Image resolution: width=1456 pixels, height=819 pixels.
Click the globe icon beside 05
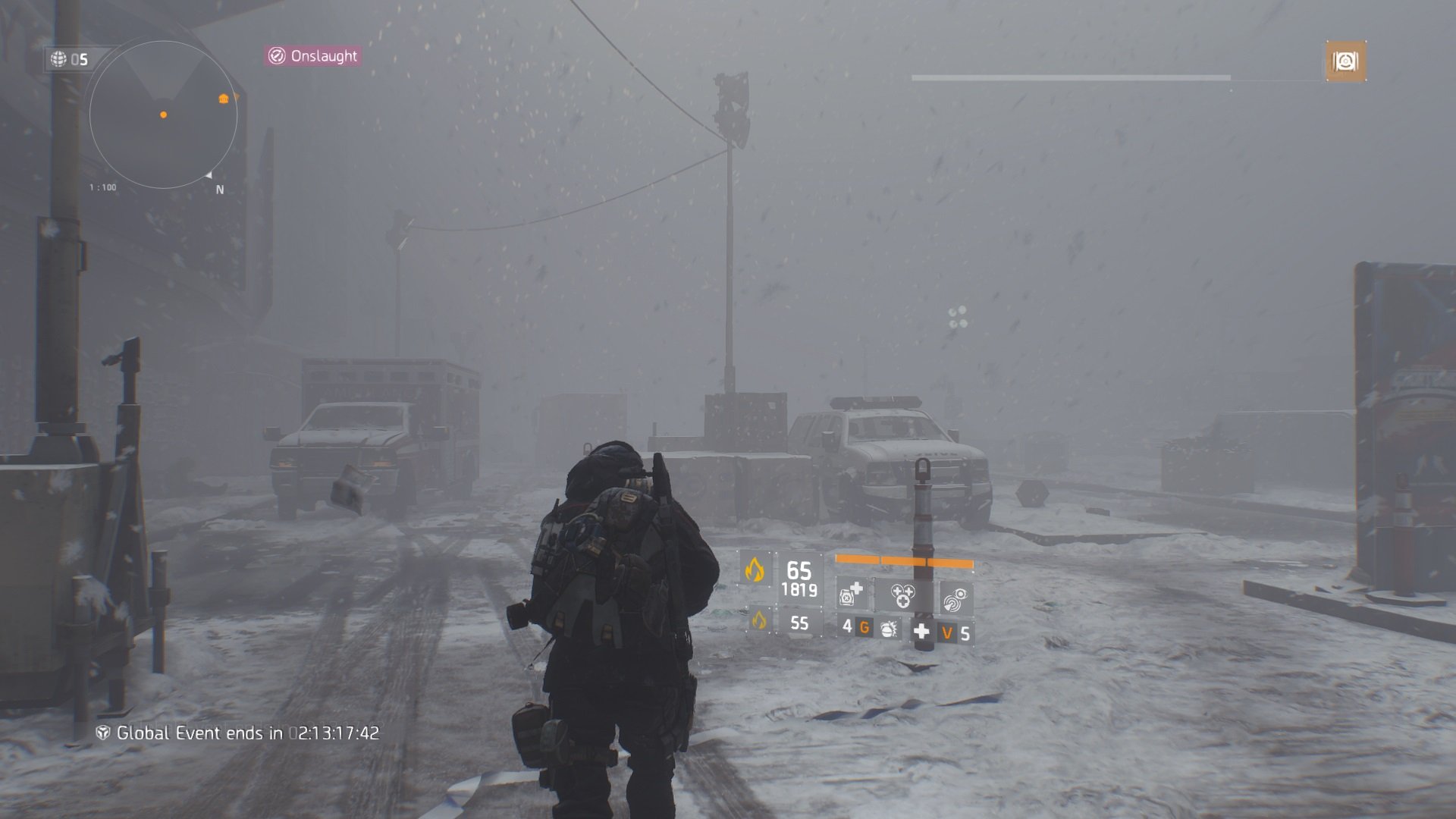coord(58,58)
